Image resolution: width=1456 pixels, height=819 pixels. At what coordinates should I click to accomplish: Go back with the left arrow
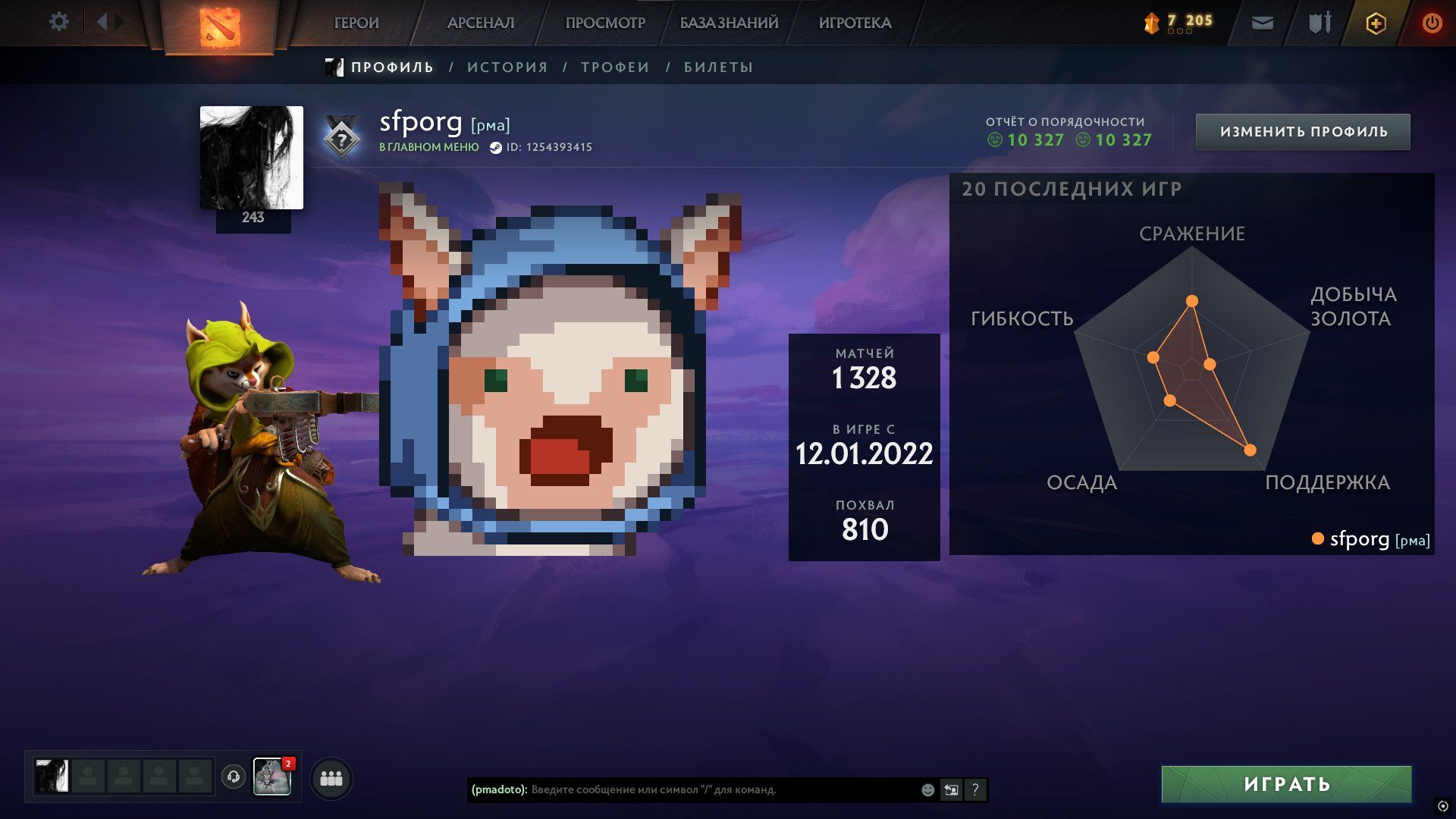(102, 22)
